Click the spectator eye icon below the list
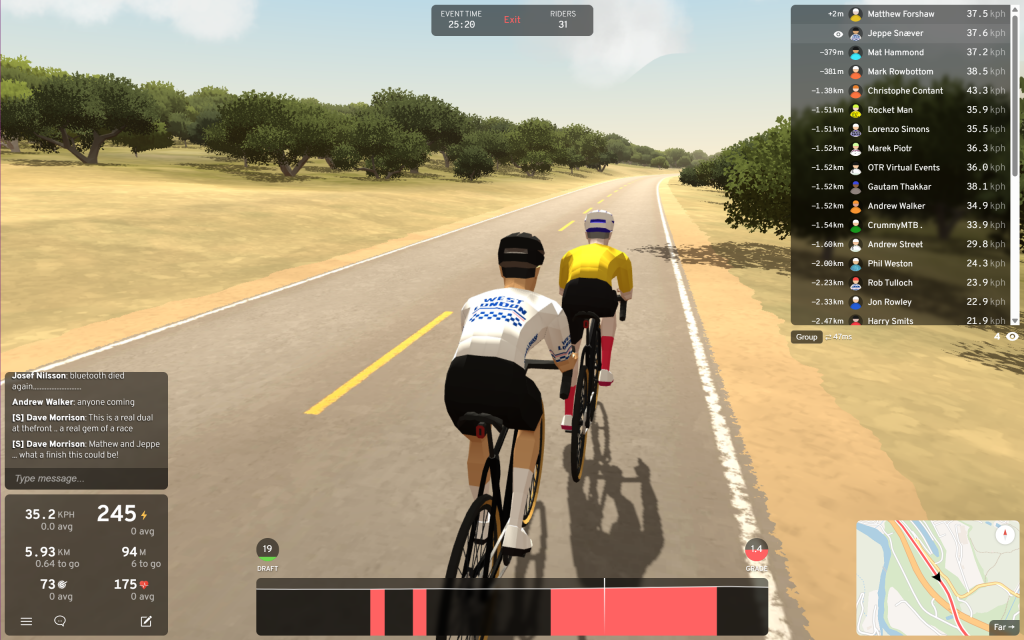1024x640 pixels. [1012, 337]
